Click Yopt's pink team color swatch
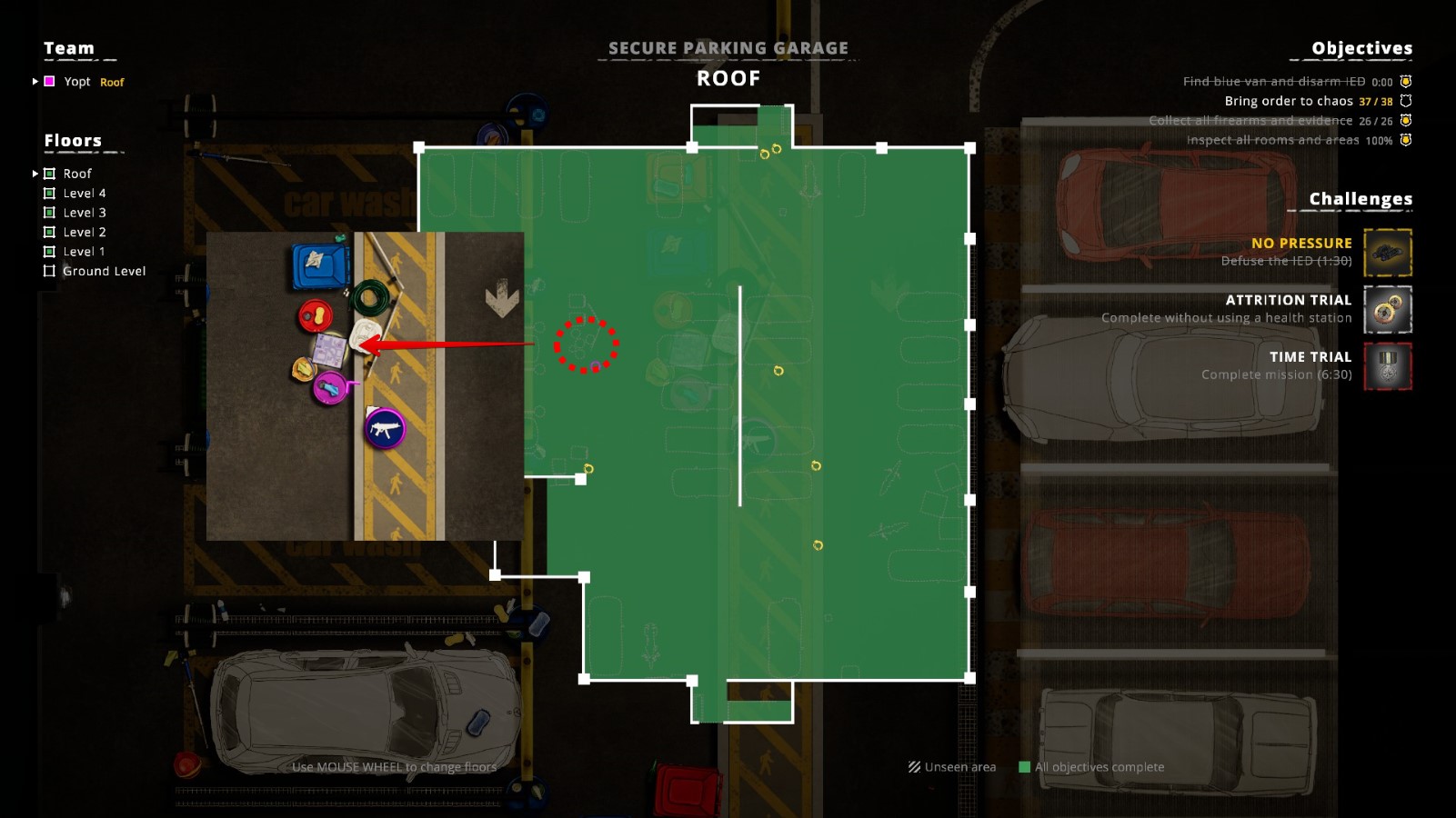Image resolution: width=1456 pixels, height=818 pixels. 48,82
